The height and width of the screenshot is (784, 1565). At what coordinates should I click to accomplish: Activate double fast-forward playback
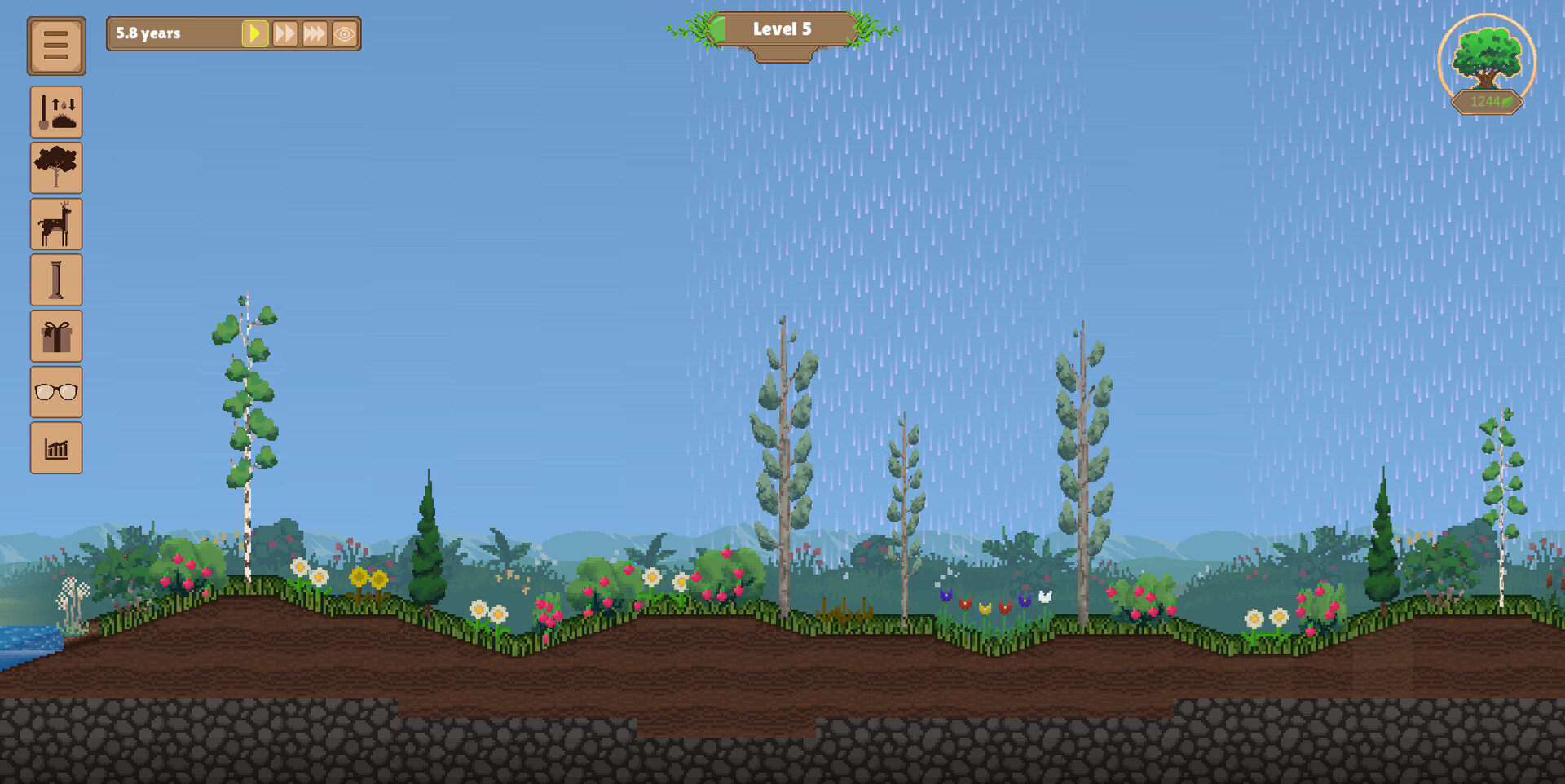[285, 33]
